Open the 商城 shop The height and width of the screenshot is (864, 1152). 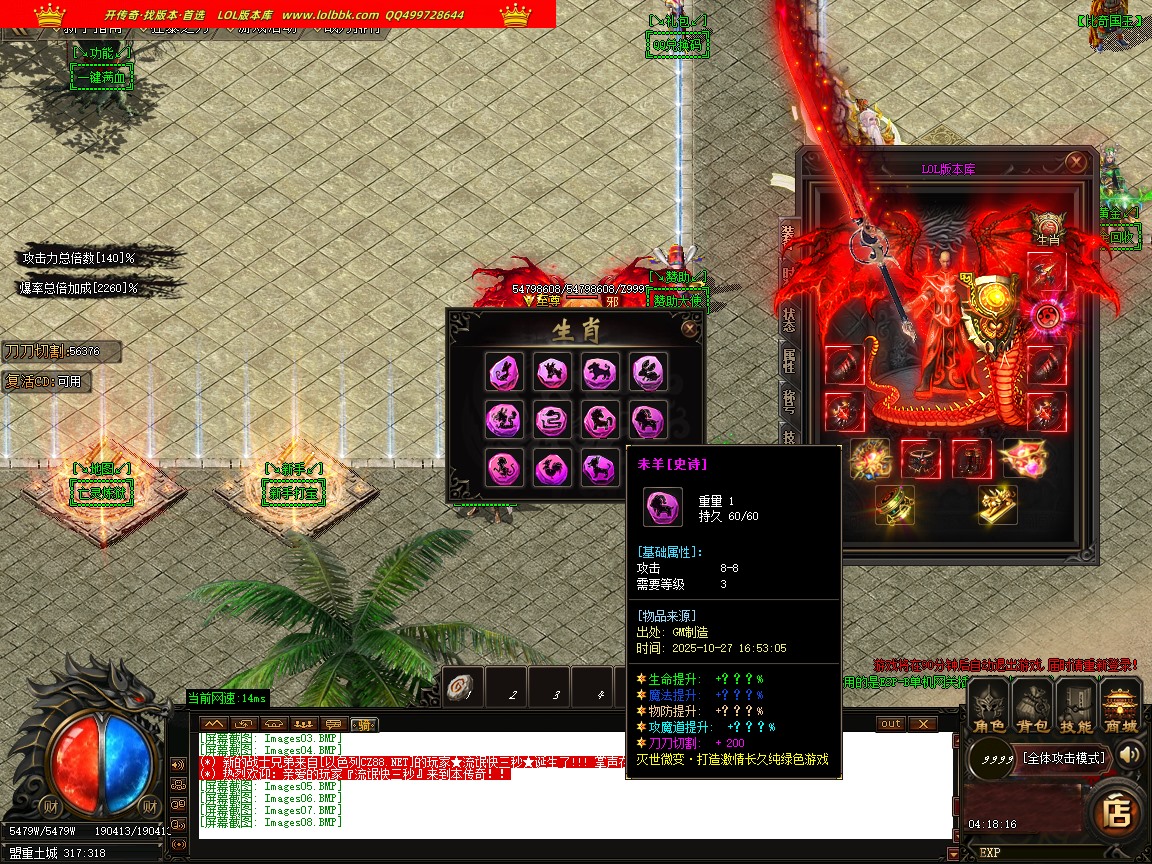pyautogui.click(x=1121, y=707)
